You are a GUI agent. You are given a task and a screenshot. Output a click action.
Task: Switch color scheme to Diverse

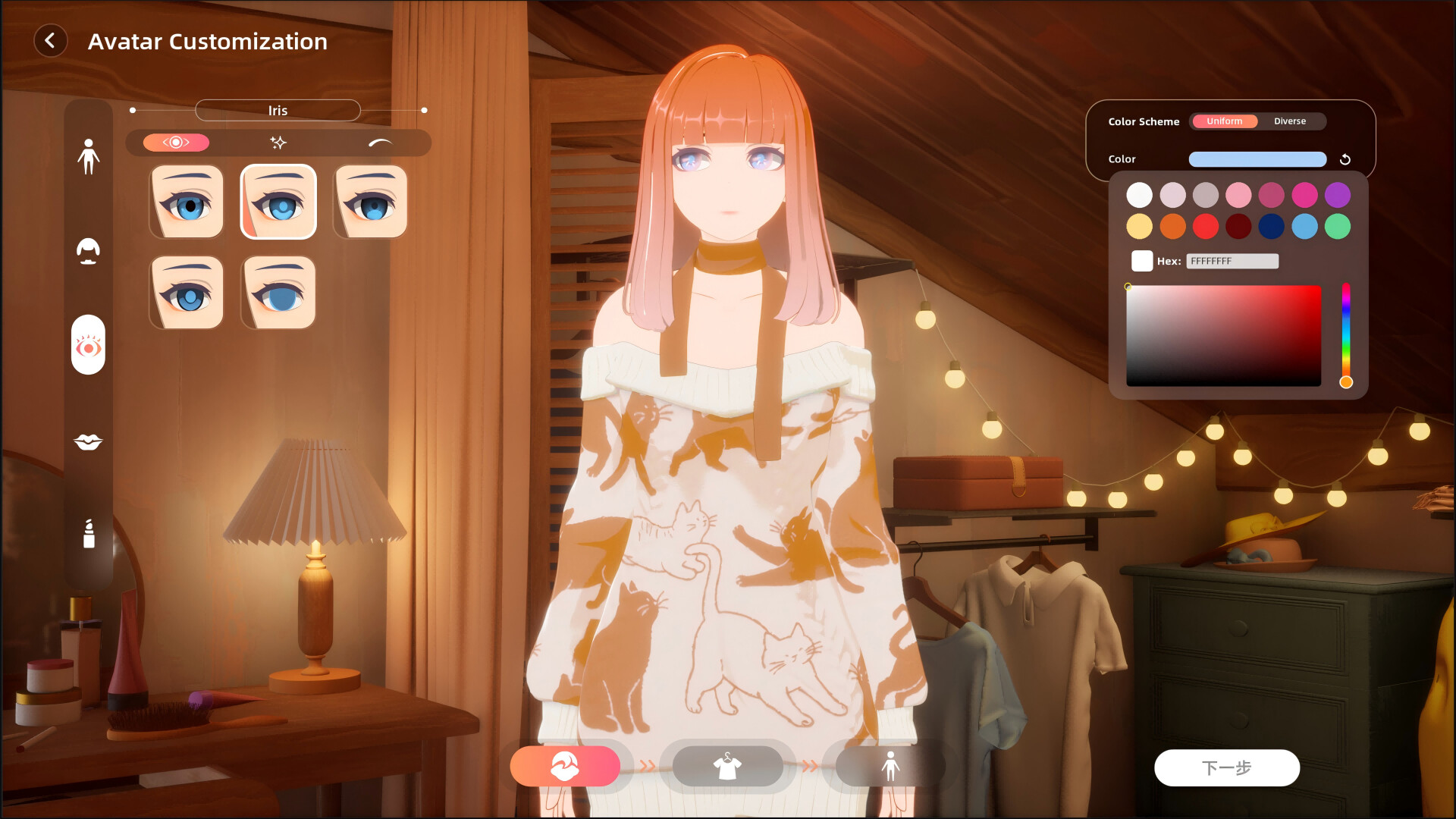point(1290,121)
